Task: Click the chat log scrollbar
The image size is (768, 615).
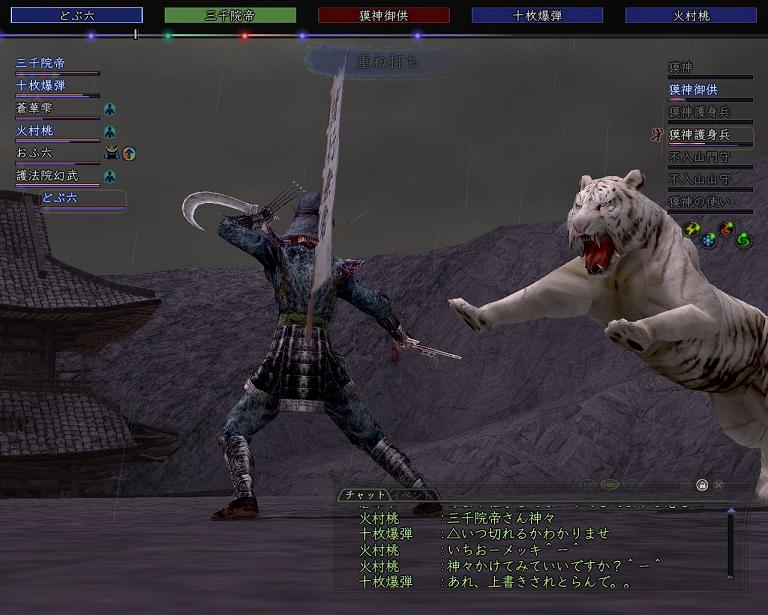Action: click(730, 543)
